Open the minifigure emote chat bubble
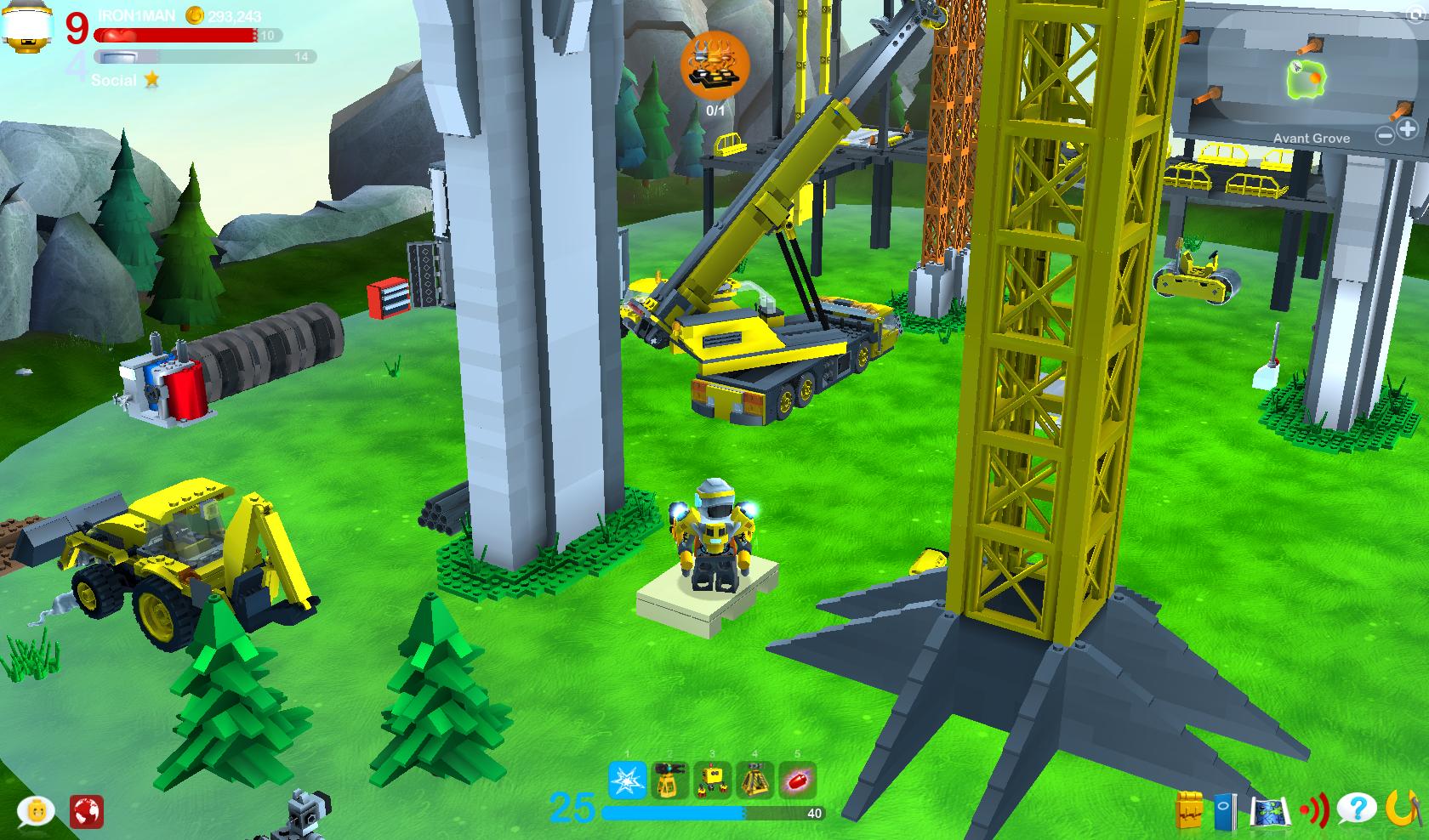1429x840 pixels. pos(36,810)
